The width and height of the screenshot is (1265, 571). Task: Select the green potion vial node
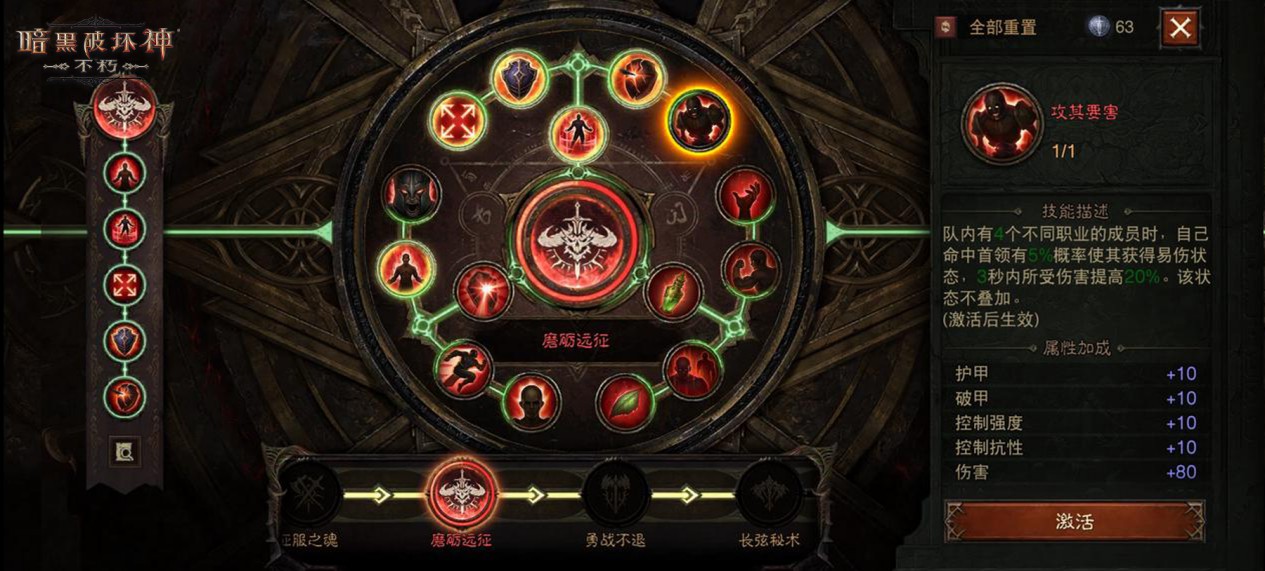(674, 292)
